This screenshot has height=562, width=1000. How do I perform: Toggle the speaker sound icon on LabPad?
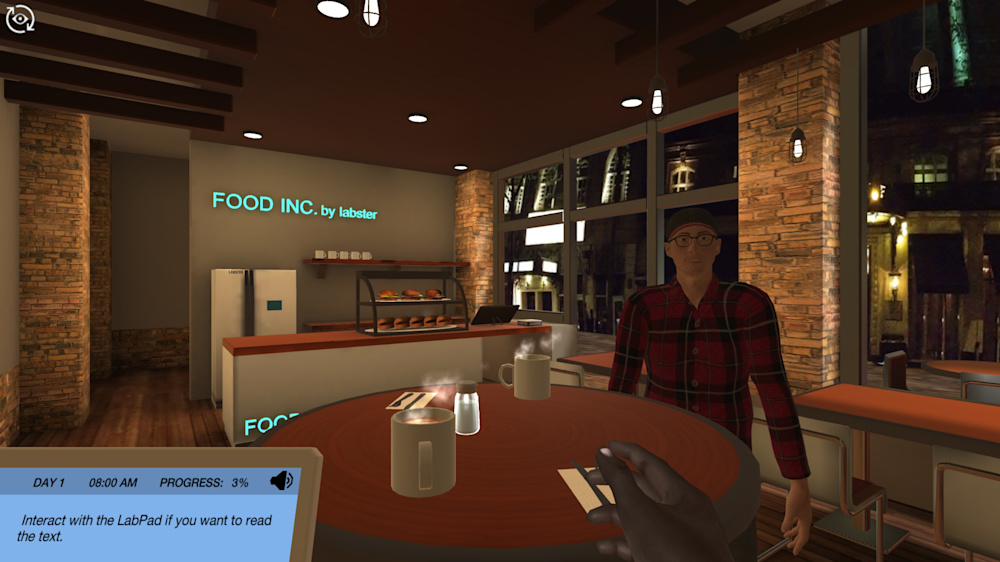point(281,481)
